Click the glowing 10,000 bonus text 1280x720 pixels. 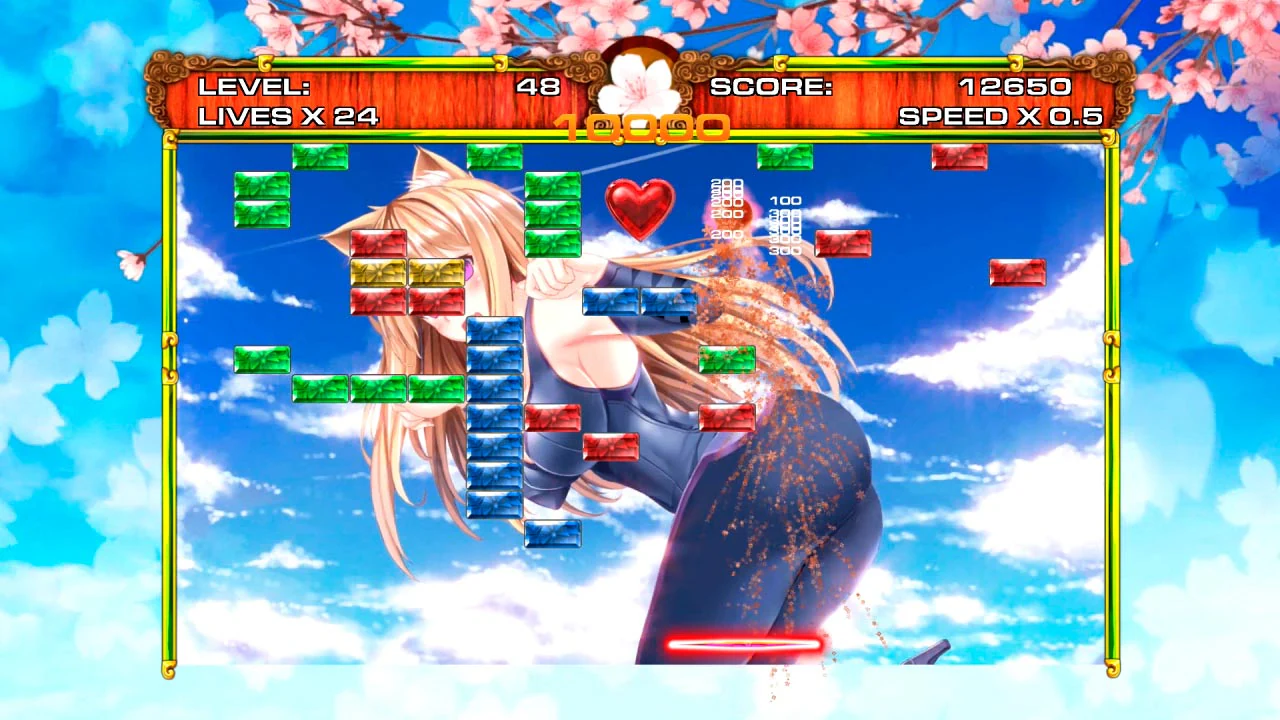pos(640,128)
